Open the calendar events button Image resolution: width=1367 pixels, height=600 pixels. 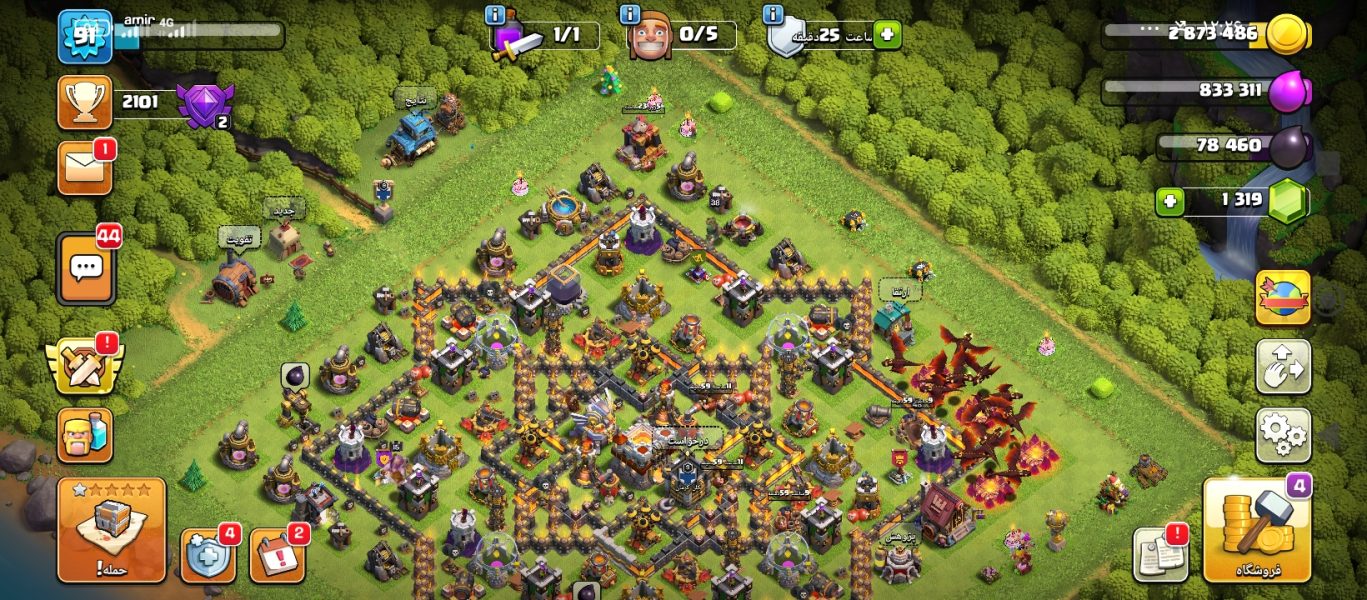[276, 555]
